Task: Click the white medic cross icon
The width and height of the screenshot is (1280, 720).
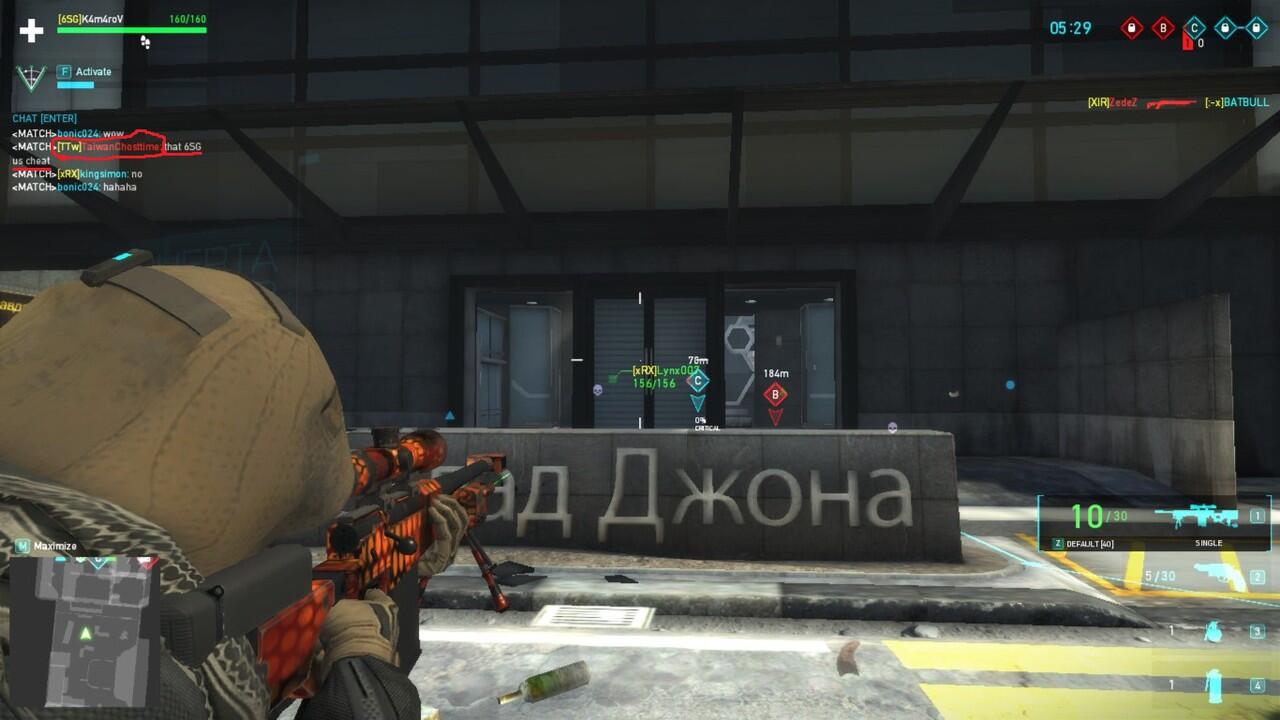Action: 32,30
